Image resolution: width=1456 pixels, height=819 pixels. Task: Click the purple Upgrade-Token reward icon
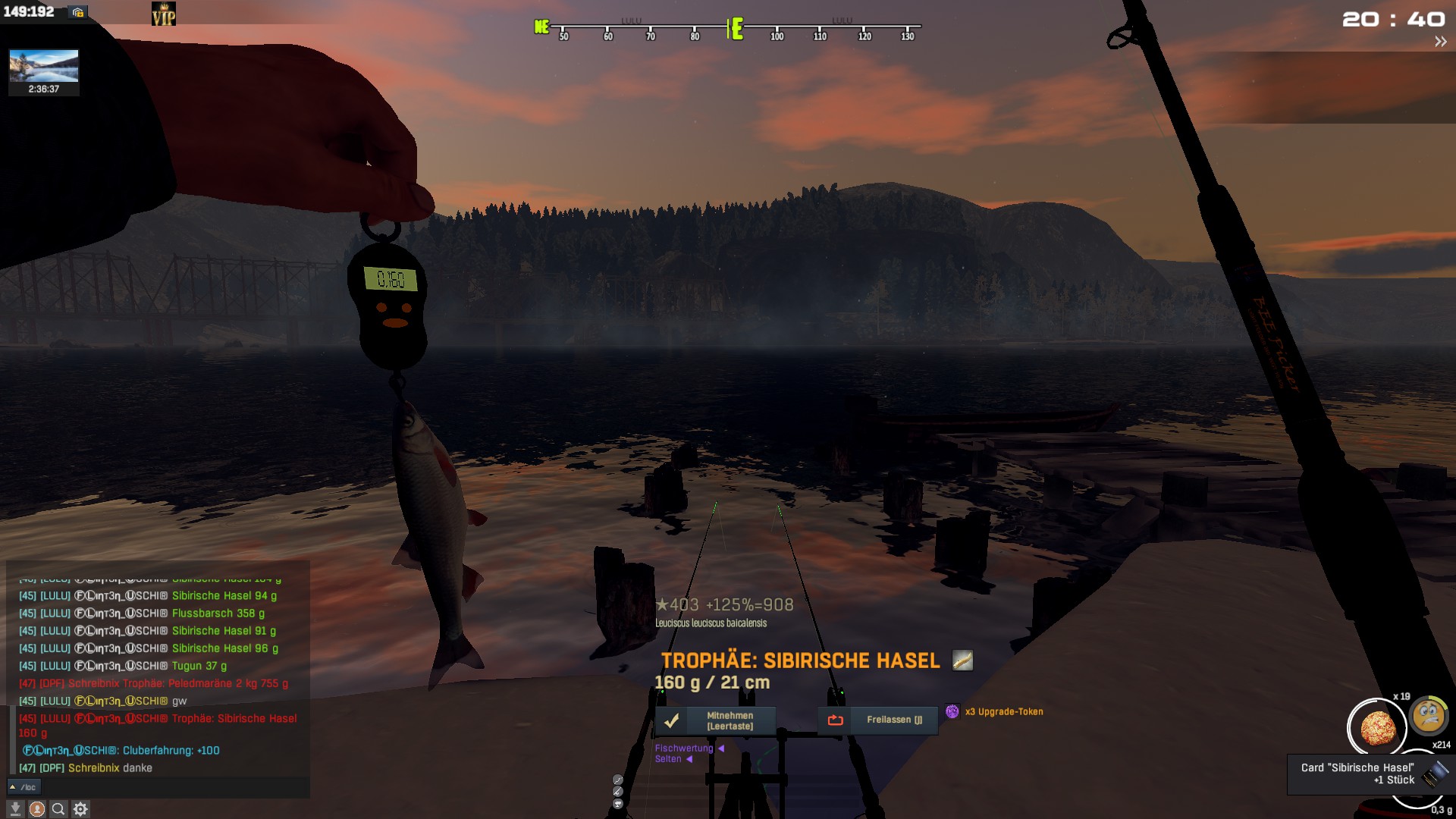point(952,711)
